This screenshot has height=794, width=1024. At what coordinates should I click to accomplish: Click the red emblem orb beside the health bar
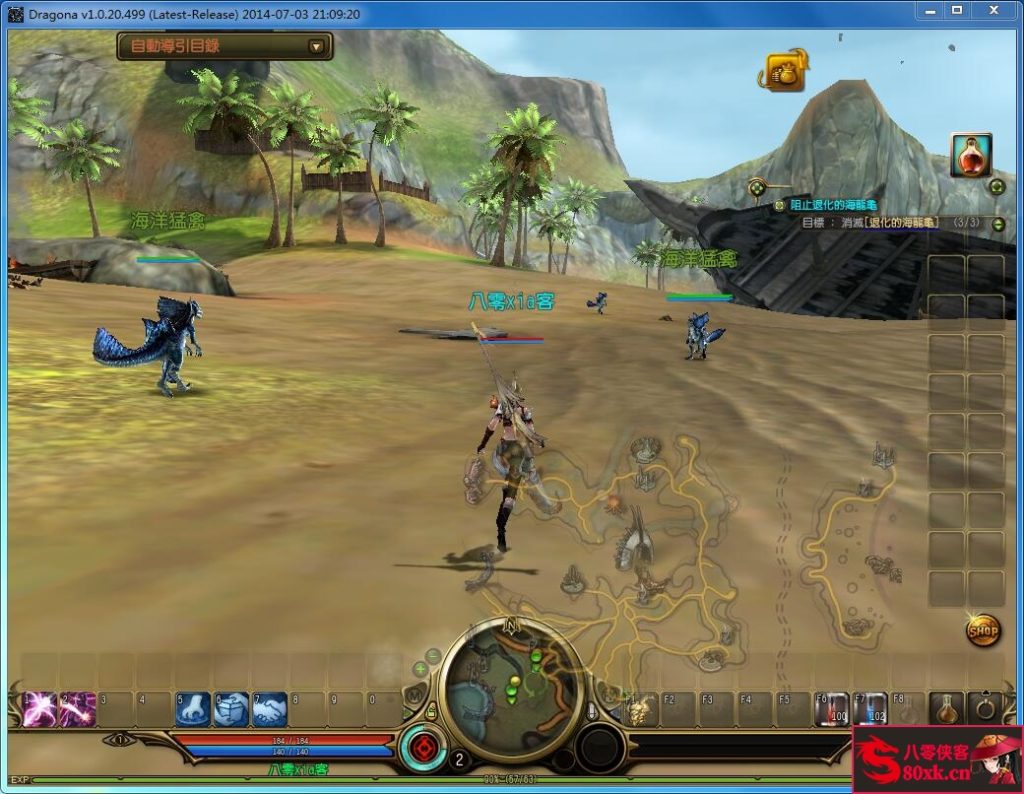click(x=422, y=749)
